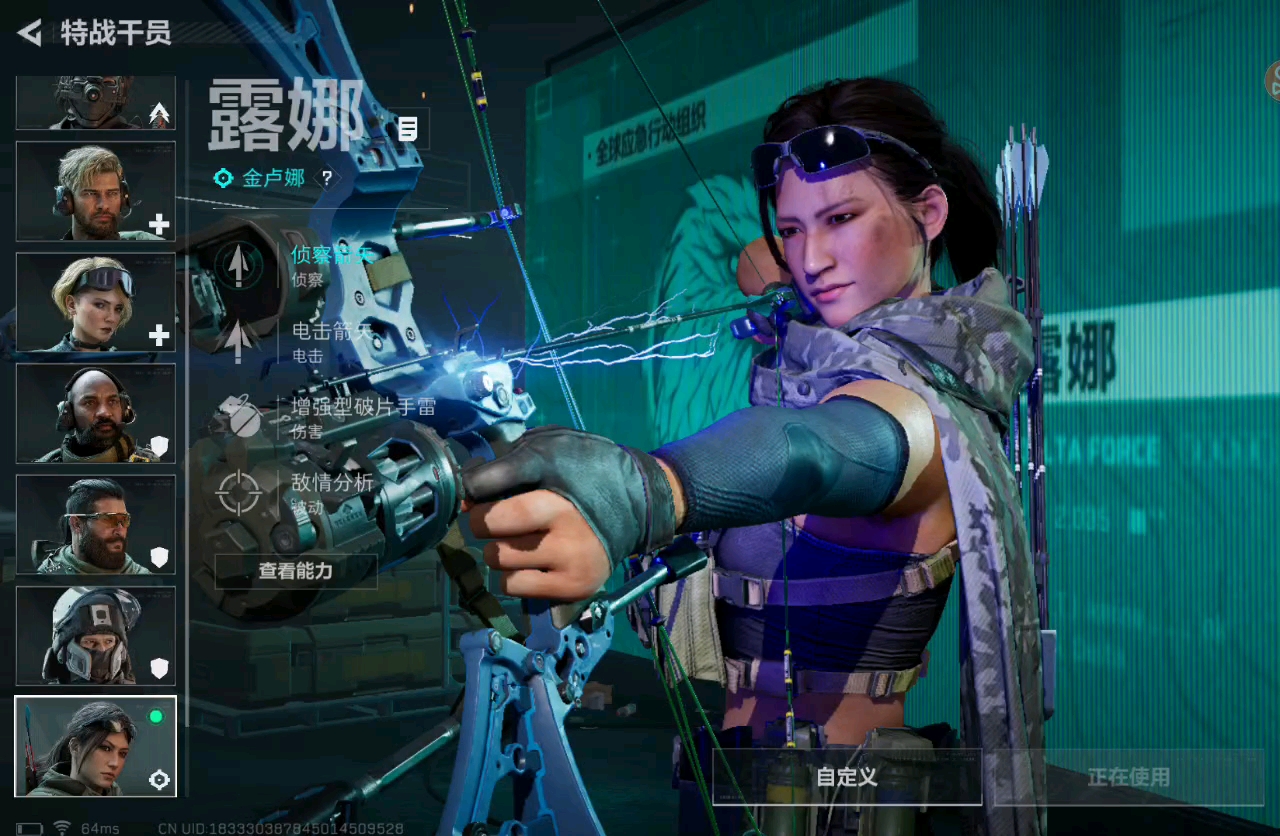
Task: Open the notes icon beside the name 露娜
Action: pos(407,130)
